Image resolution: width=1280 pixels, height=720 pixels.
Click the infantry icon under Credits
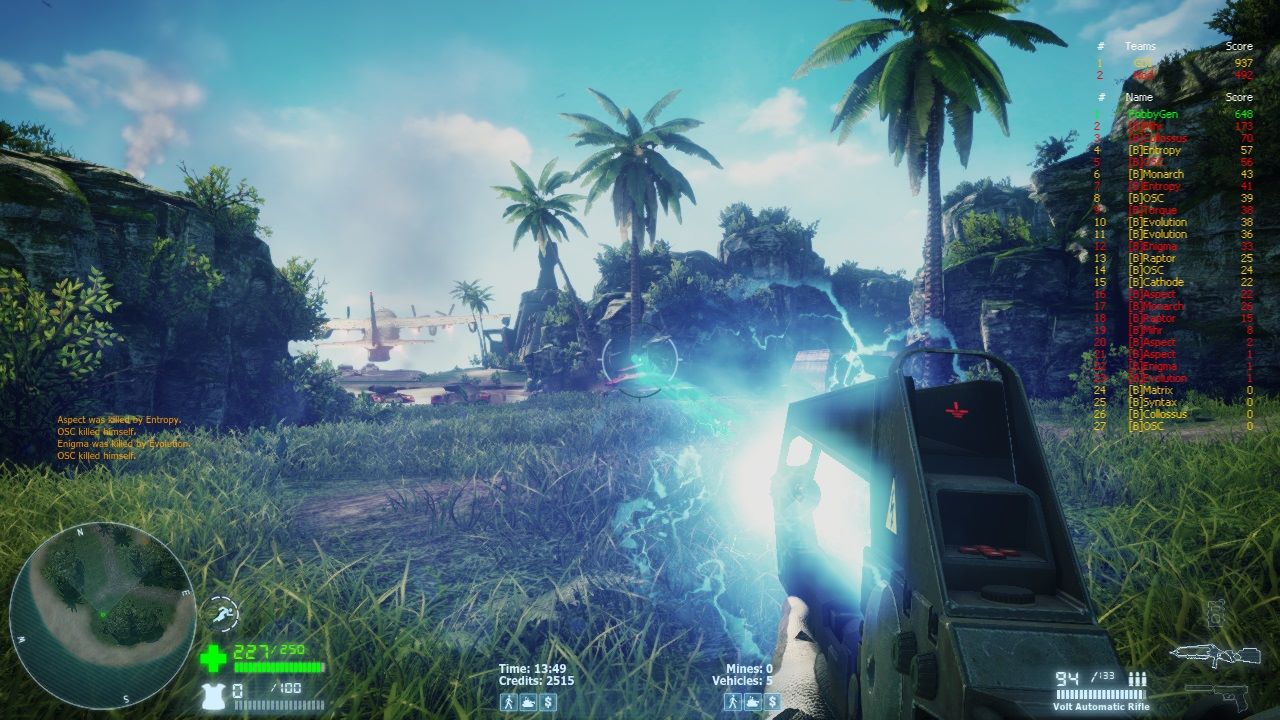click(x=508, y=702)
